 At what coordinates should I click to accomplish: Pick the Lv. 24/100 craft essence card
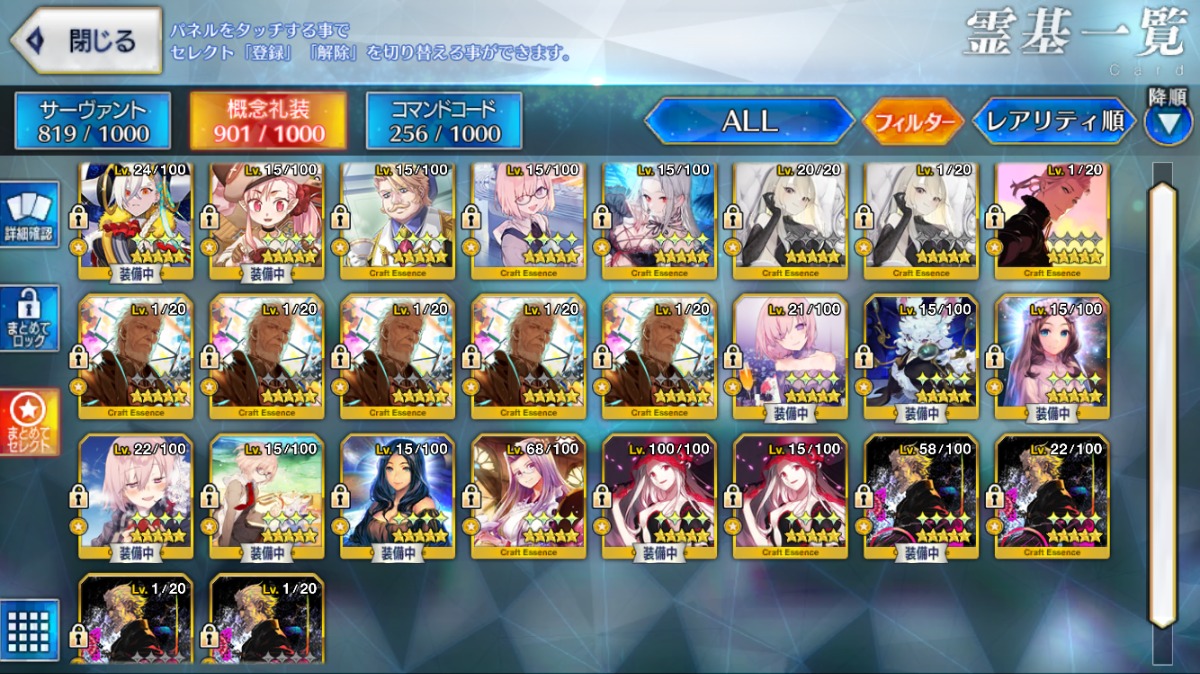click(x=135, y=218)
